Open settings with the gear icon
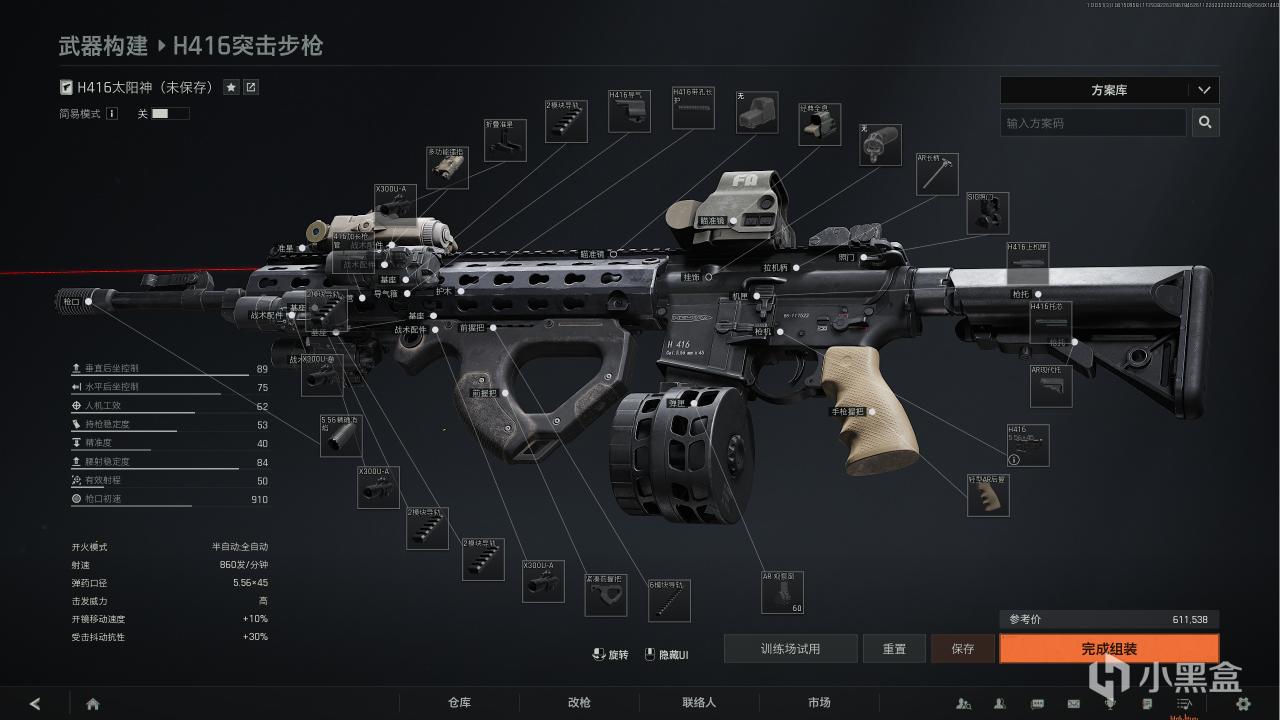The height and width of the screenshot is (720, 1280). coord(1243,704)
